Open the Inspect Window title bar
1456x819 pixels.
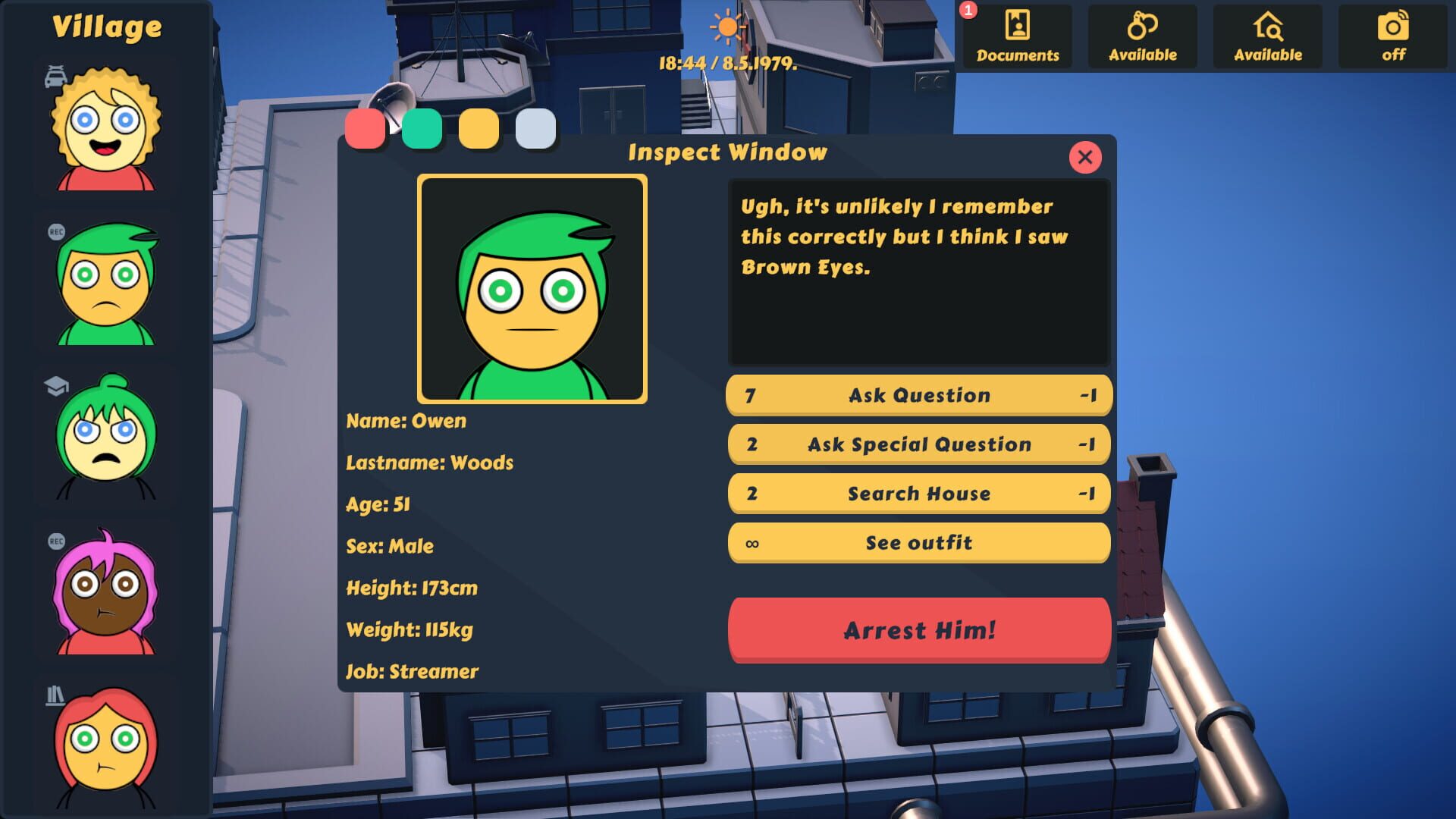[x=727, y=152]
